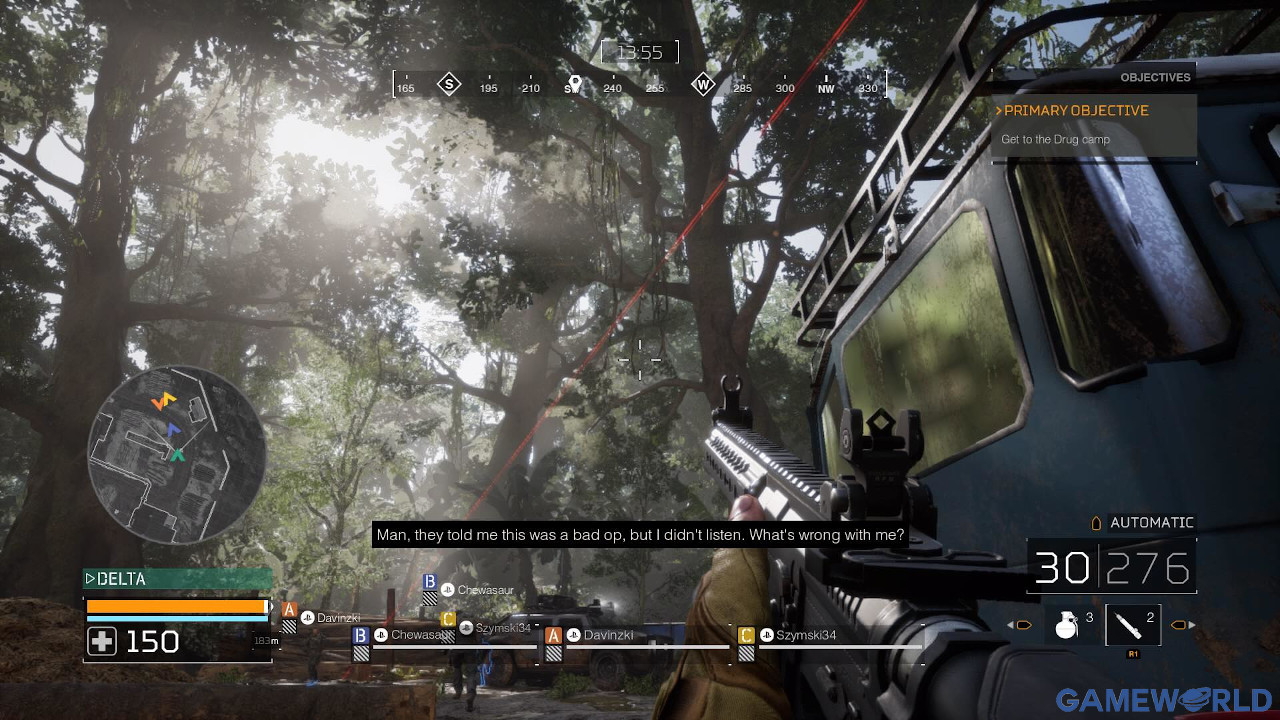
Task: Click the health cross icon beside 150
Action: click(100, 641)
